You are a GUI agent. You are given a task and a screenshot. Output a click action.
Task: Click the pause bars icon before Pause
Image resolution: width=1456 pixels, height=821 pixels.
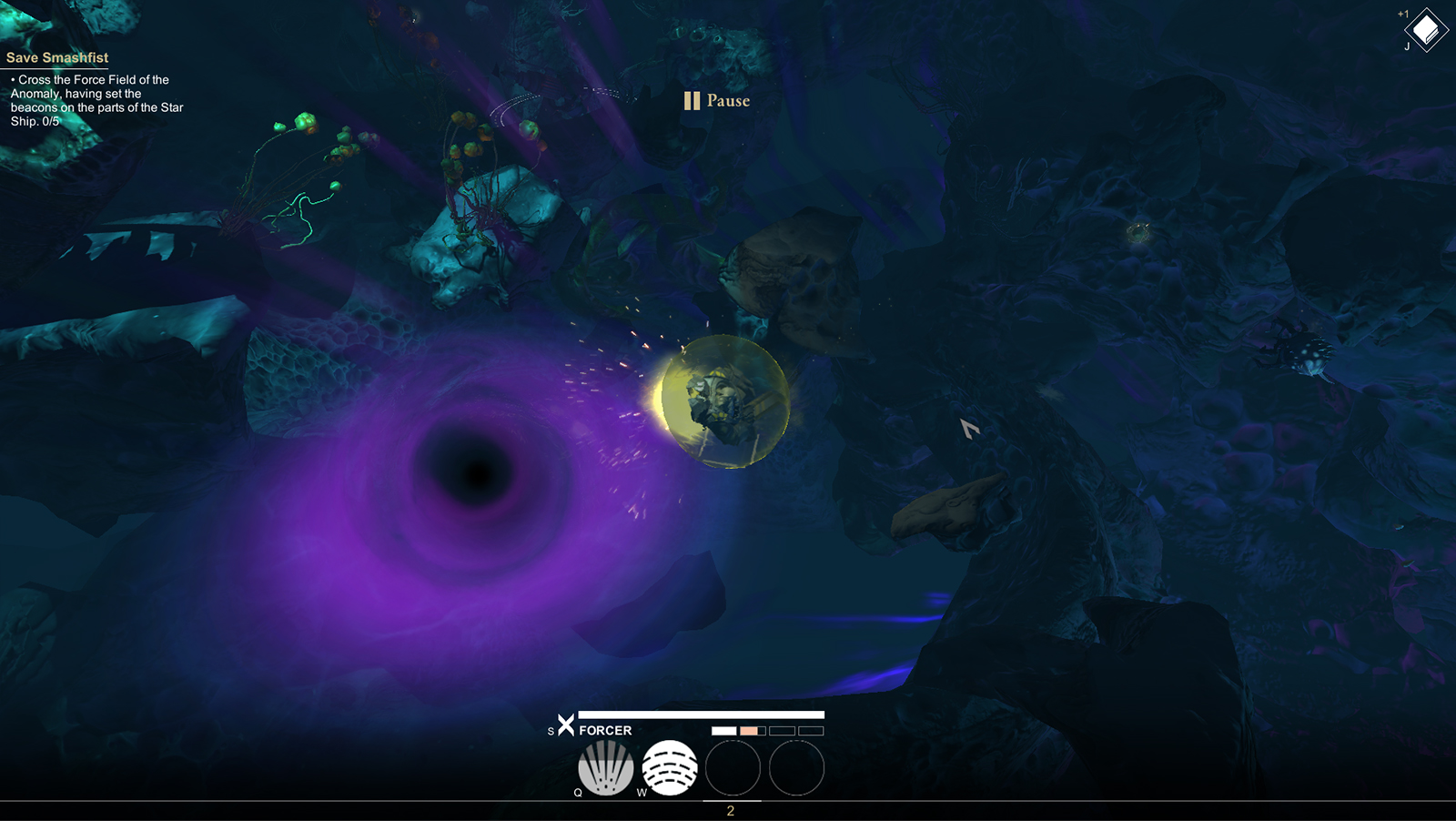click(691, 100)
